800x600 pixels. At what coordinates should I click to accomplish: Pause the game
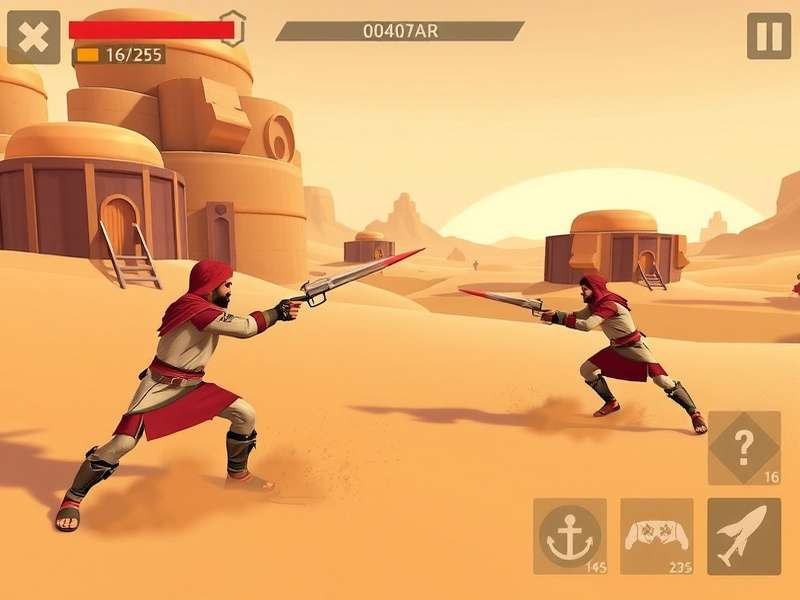tap(768, 37)
